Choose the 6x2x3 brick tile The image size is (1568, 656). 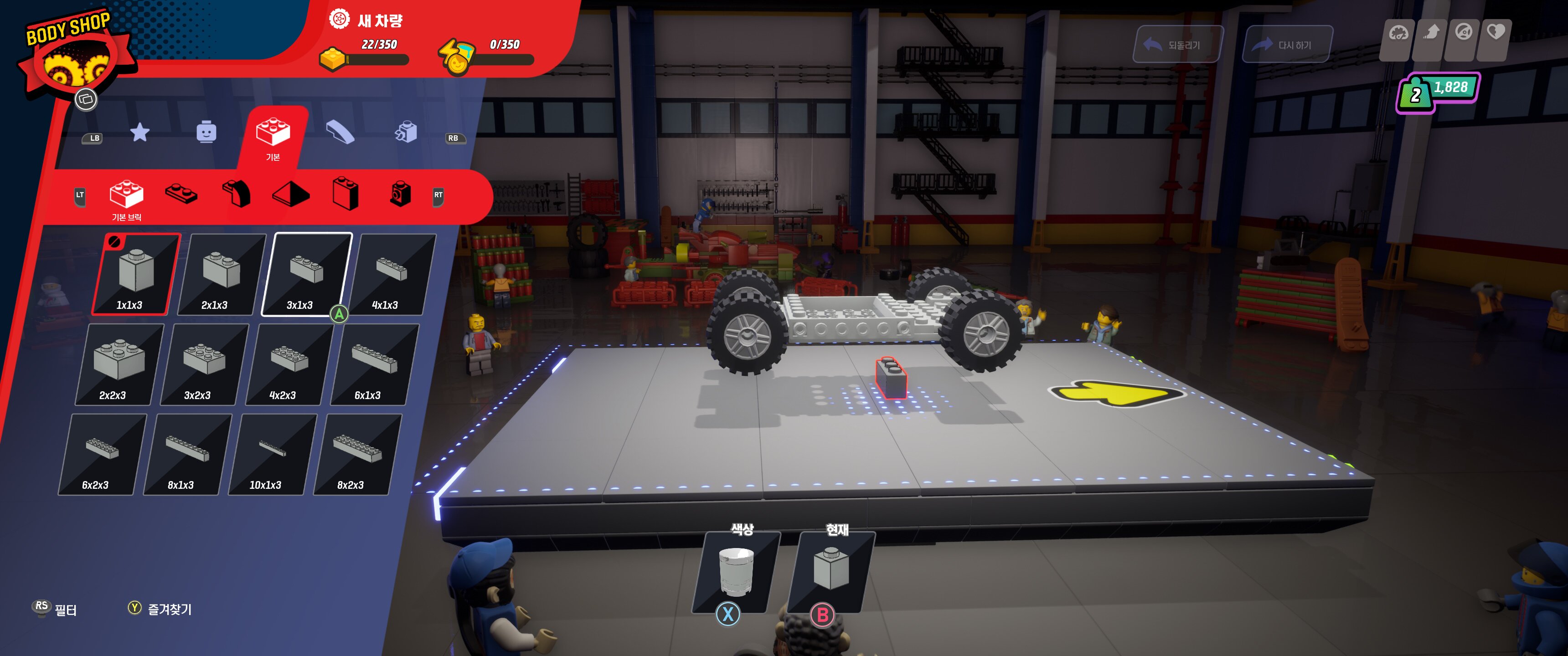102,455
